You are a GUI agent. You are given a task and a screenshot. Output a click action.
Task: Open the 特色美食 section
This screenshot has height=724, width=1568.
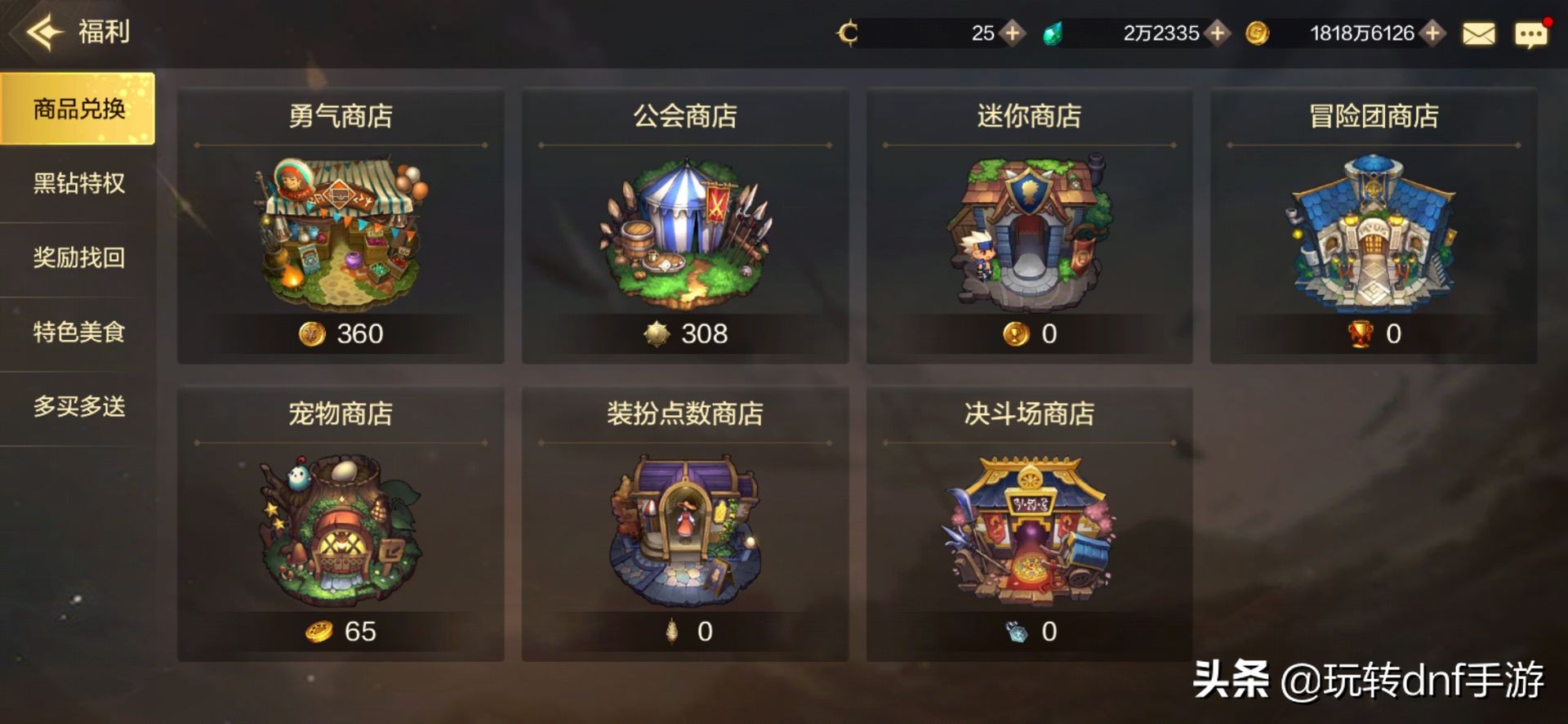(78, 332)
